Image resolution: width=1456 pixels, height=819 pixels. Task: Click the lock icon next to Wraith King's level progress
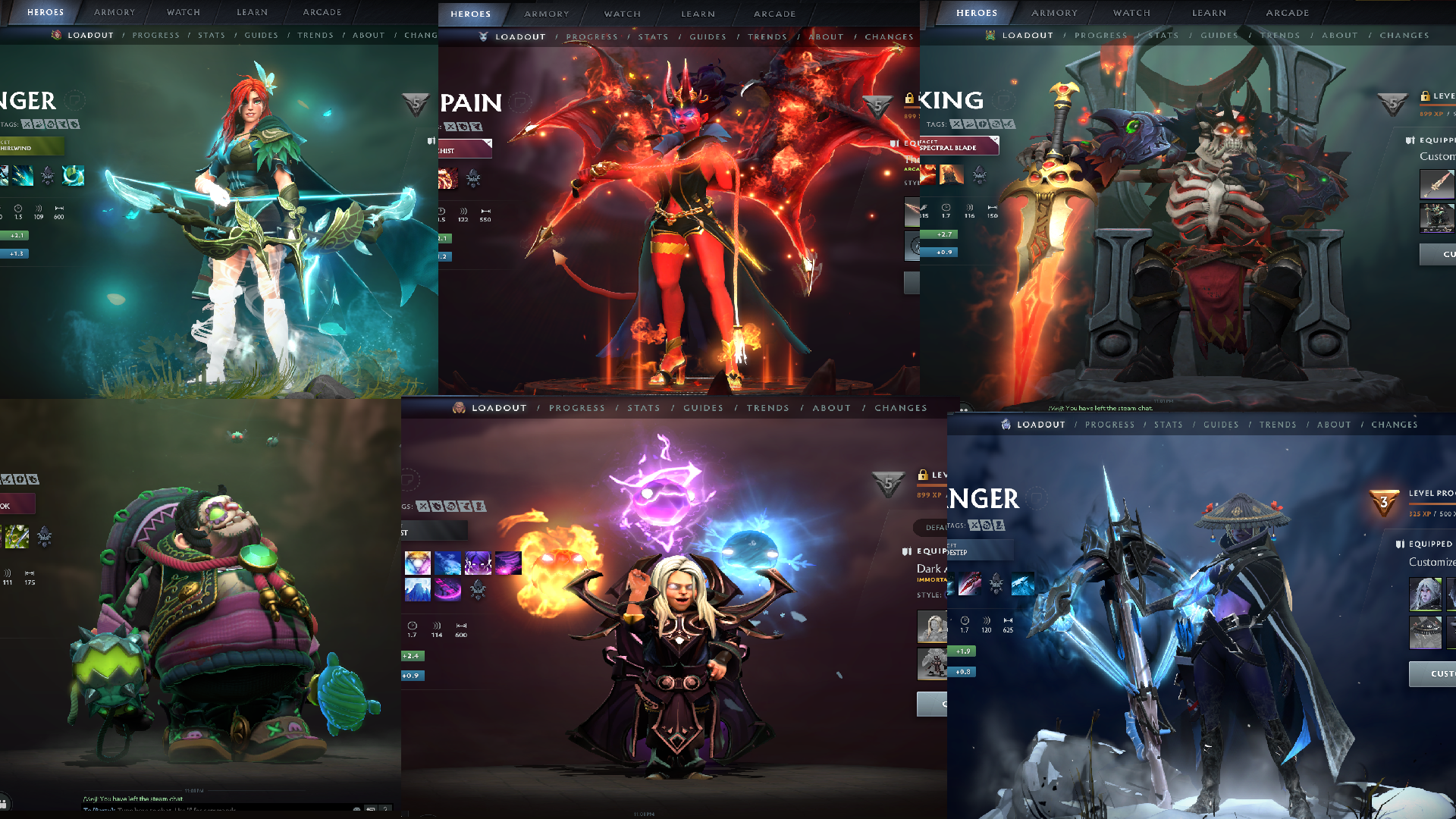pos(1426,96)
